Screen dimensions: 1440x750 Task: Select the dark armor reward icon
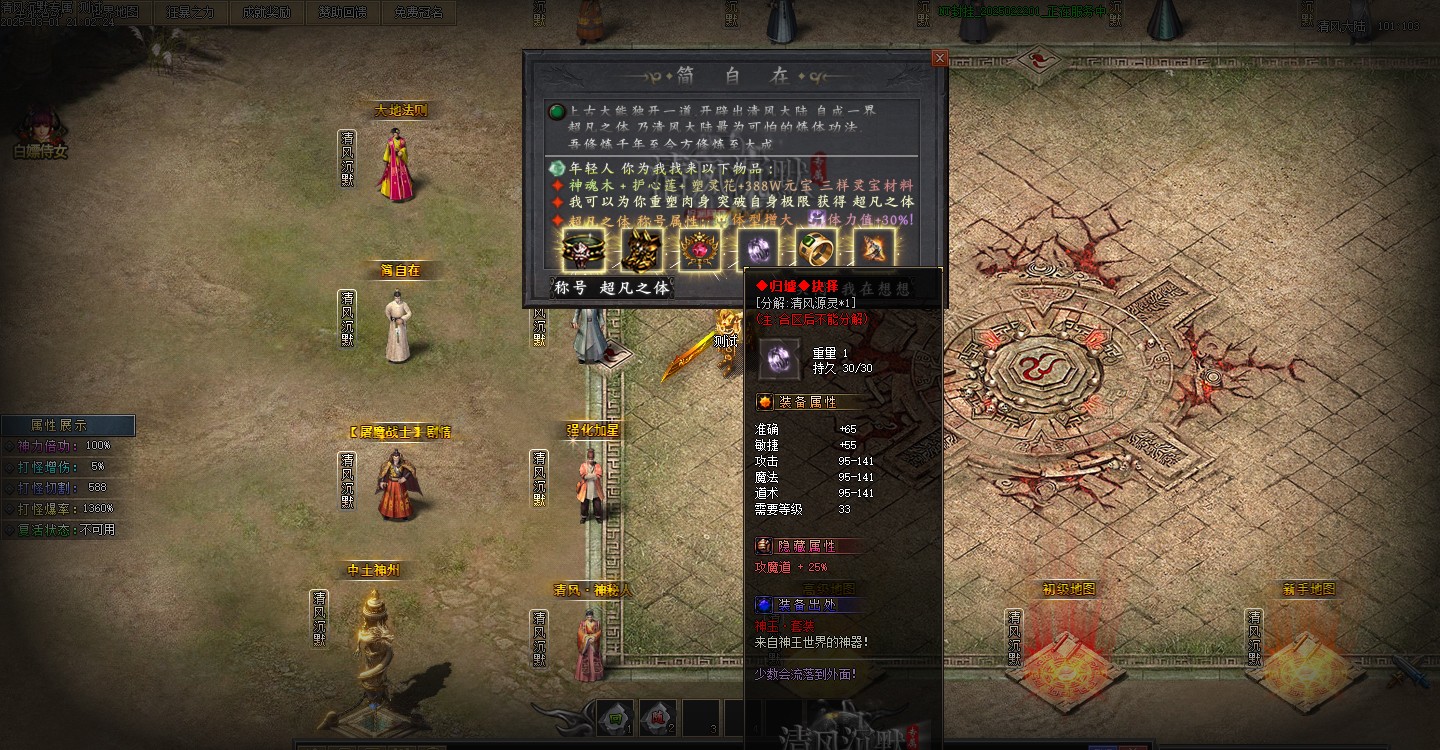[643, 250]
